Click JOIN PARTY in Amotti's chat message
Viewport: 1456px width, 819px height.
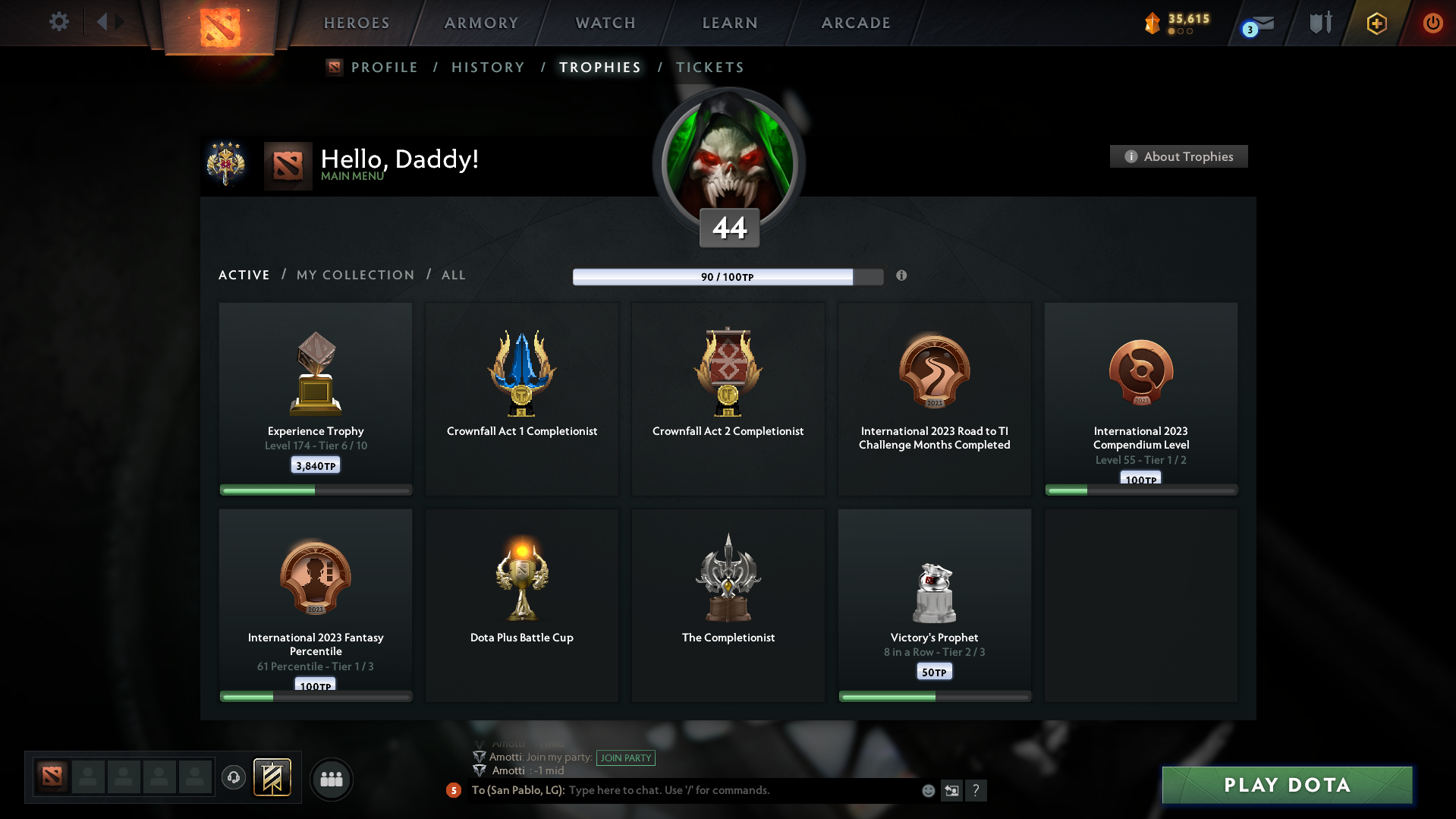(626, 758)
